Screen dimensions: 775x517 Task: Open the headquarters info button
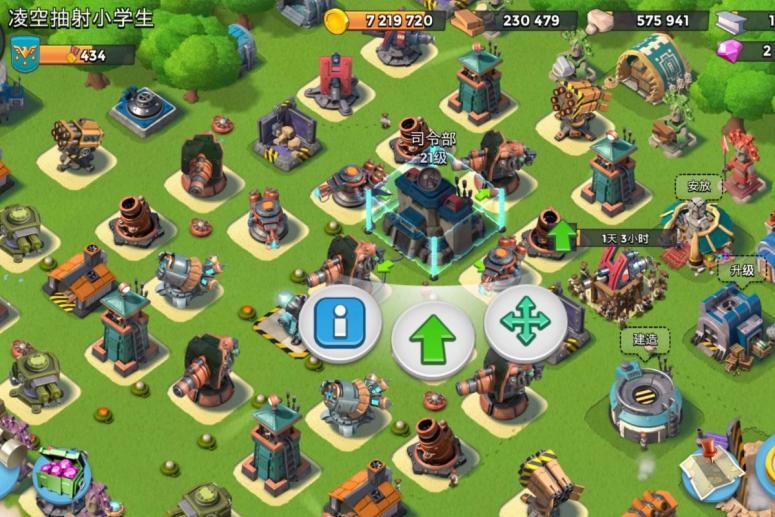340,321
